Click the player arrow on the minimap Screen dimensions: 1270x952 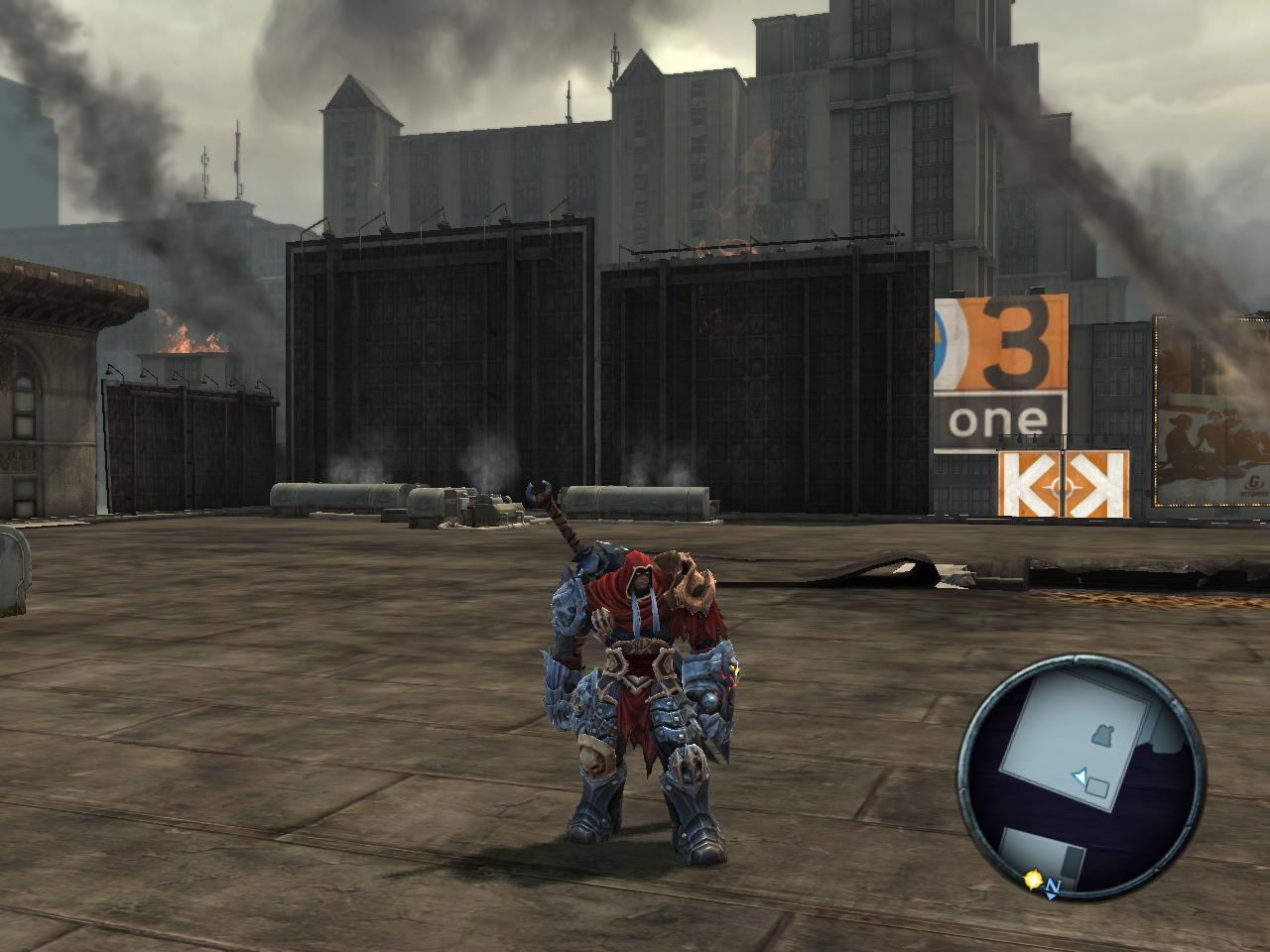coord(1079,776)
